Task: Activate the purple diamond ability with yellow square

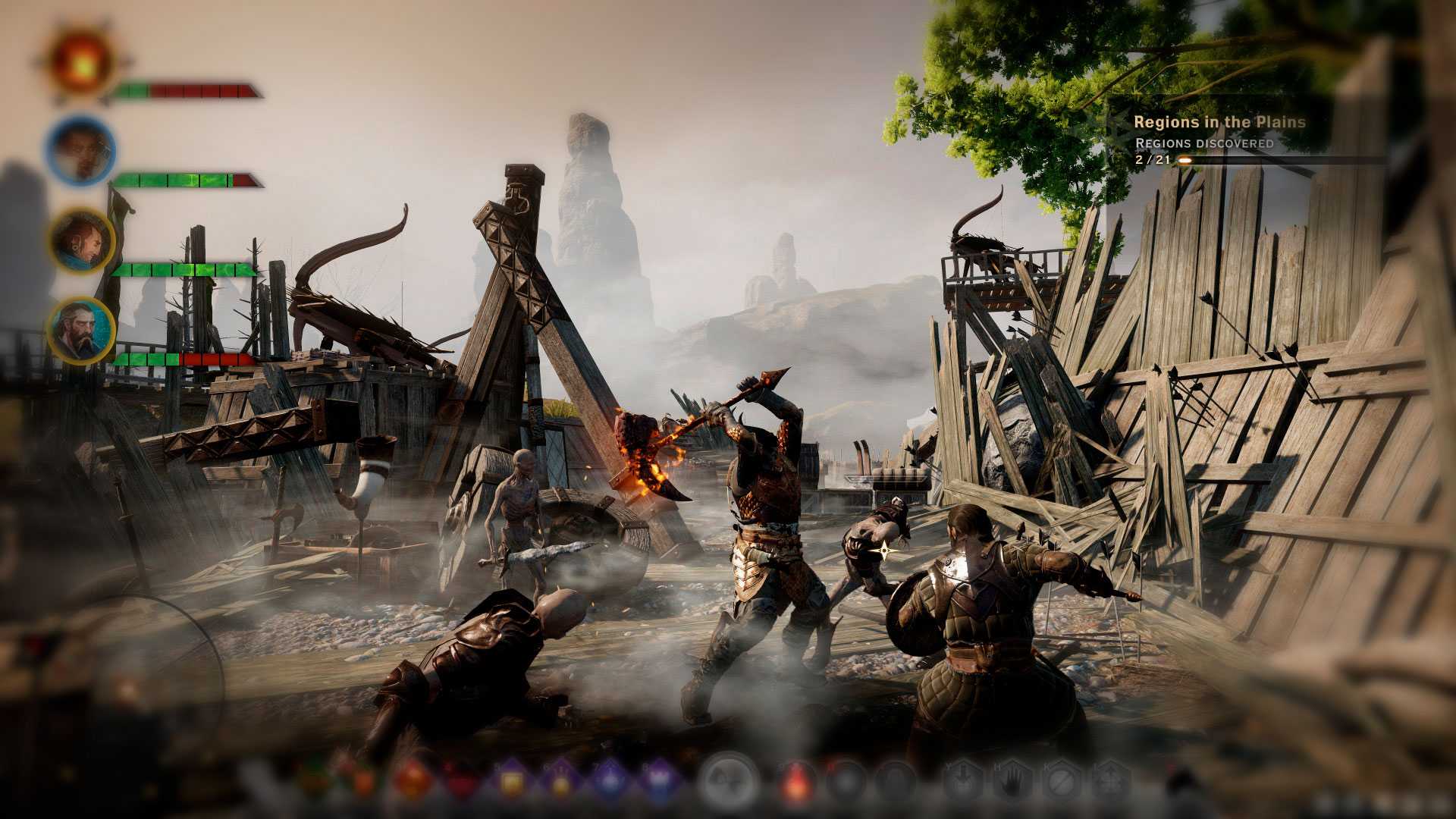Action: point(511,781)
